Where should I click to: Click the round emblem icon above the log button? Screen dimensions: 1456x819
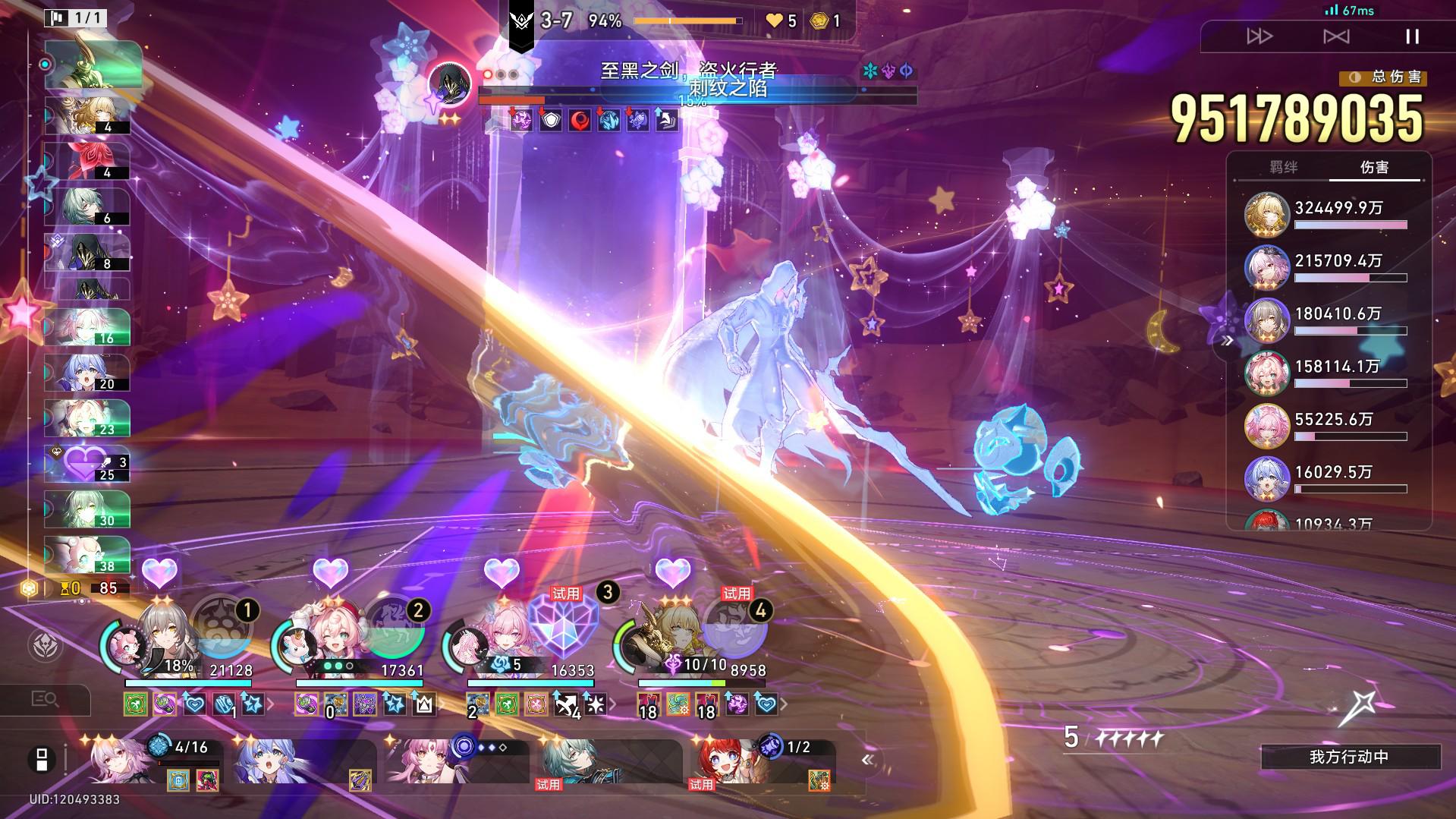click(45, 645)
